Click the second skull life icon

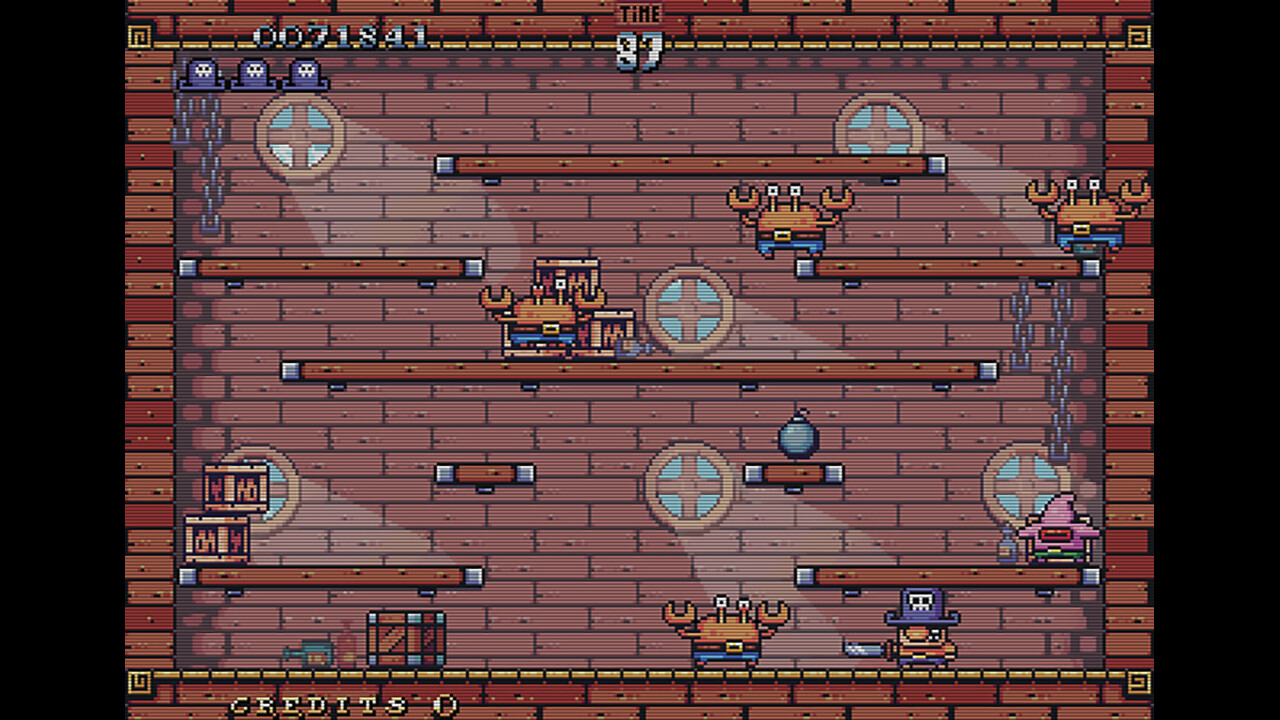254,70
